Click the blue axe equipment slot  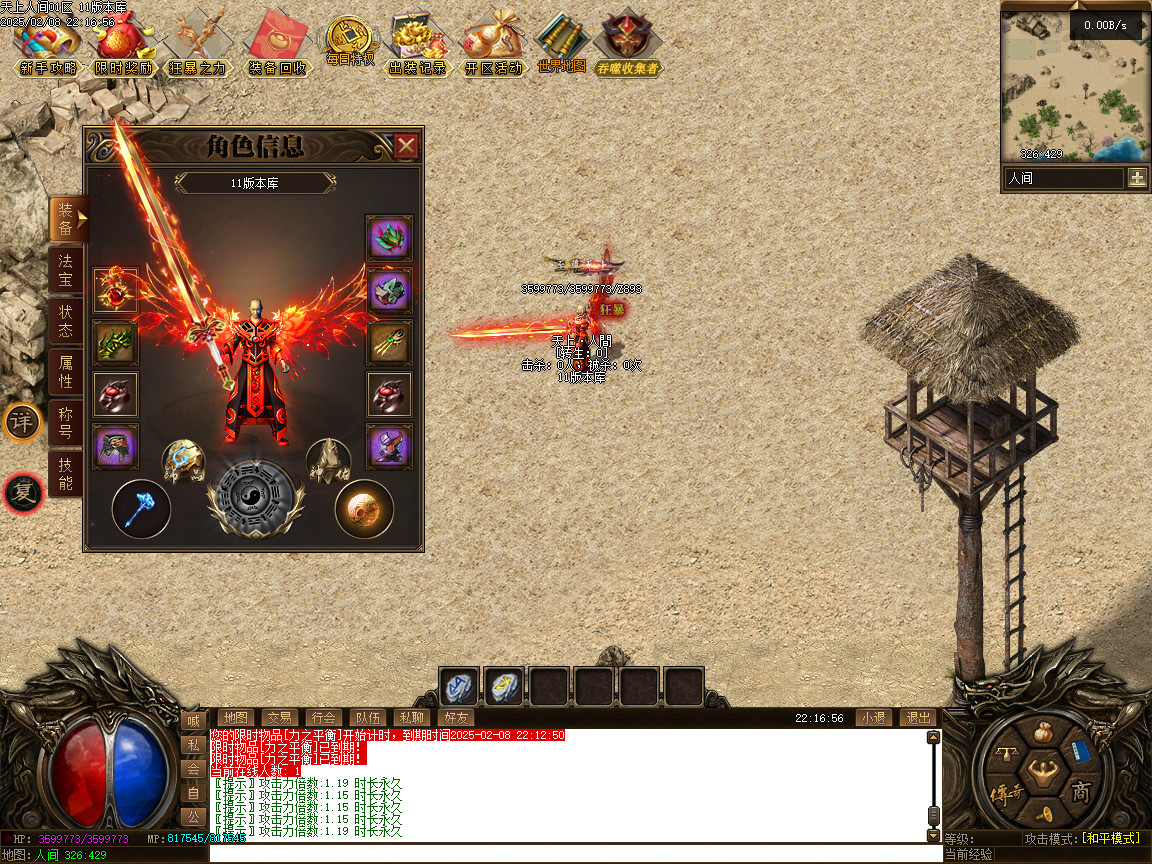(141, 509)
